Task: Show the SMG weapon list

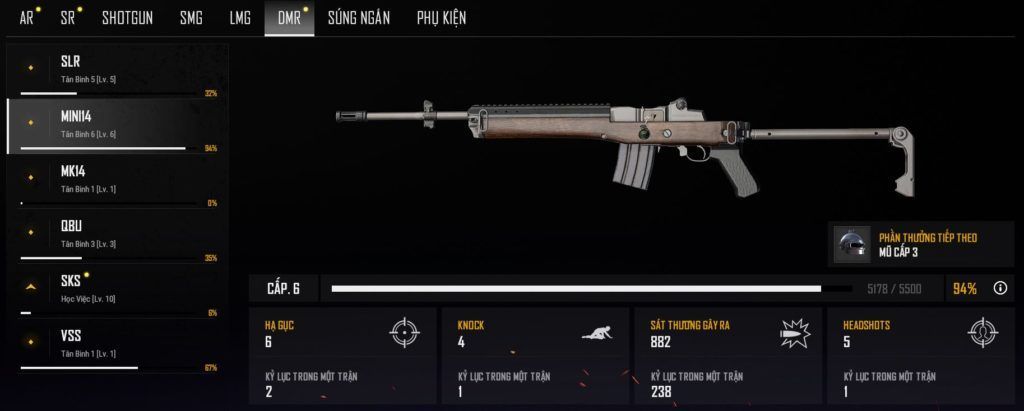Action: [x=191, y=17]
